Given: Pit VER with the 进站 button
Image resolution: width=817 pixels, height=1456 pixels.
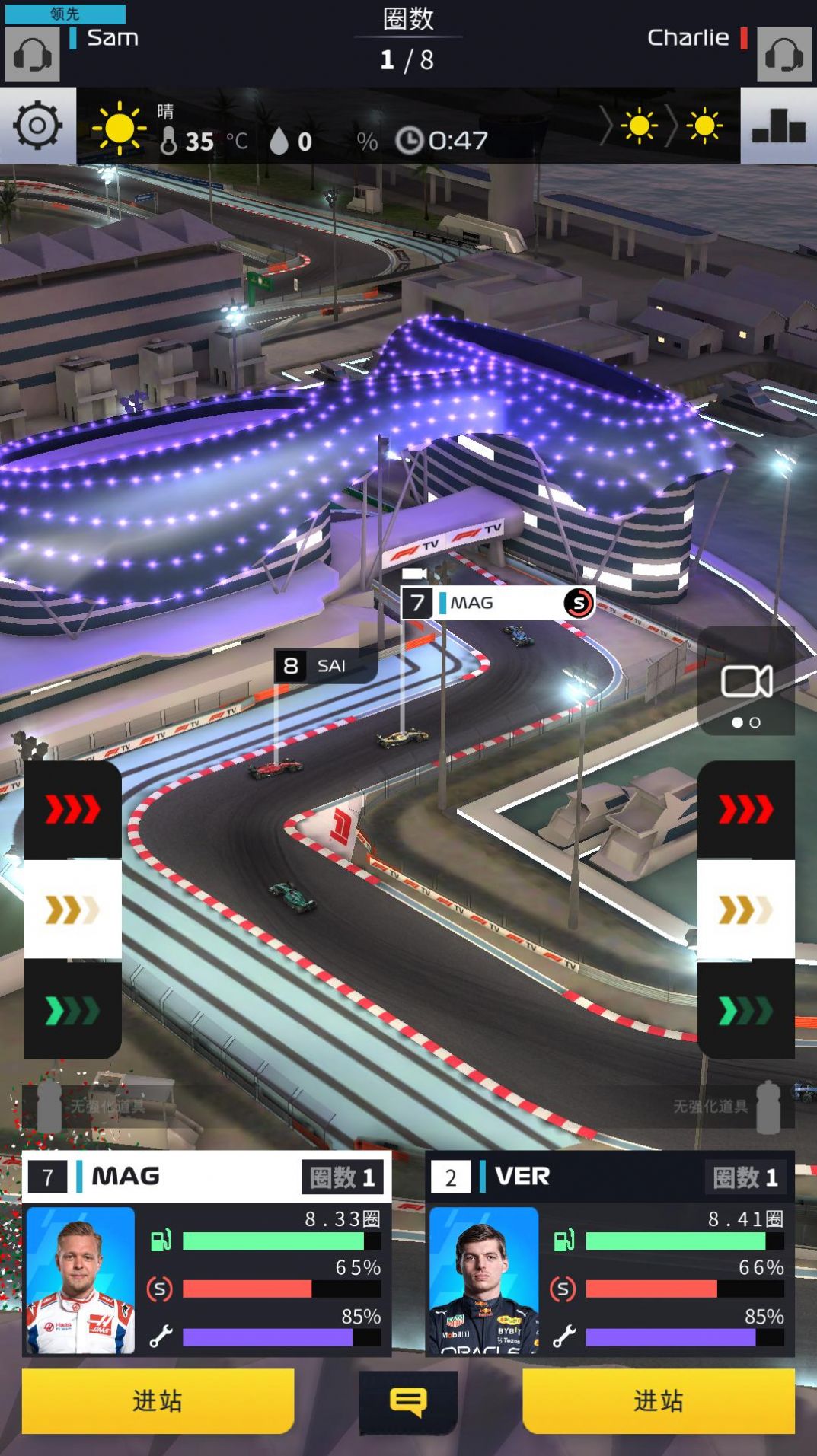Looking at the screenshot, I should click(x=659, y=1400).
